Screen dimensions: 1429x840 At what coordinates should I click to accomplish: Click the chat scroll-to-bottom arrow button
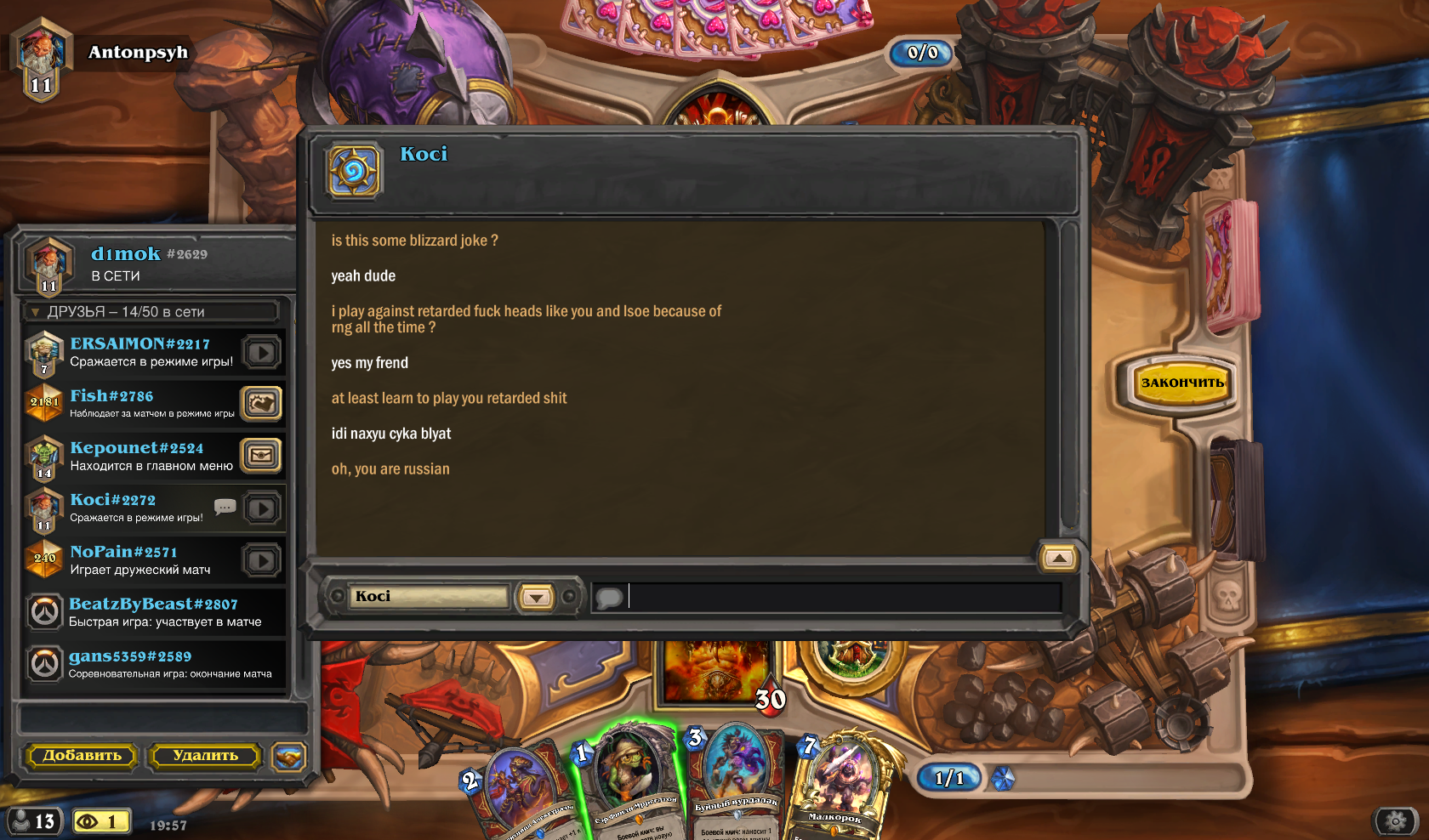click(1059, 558)
